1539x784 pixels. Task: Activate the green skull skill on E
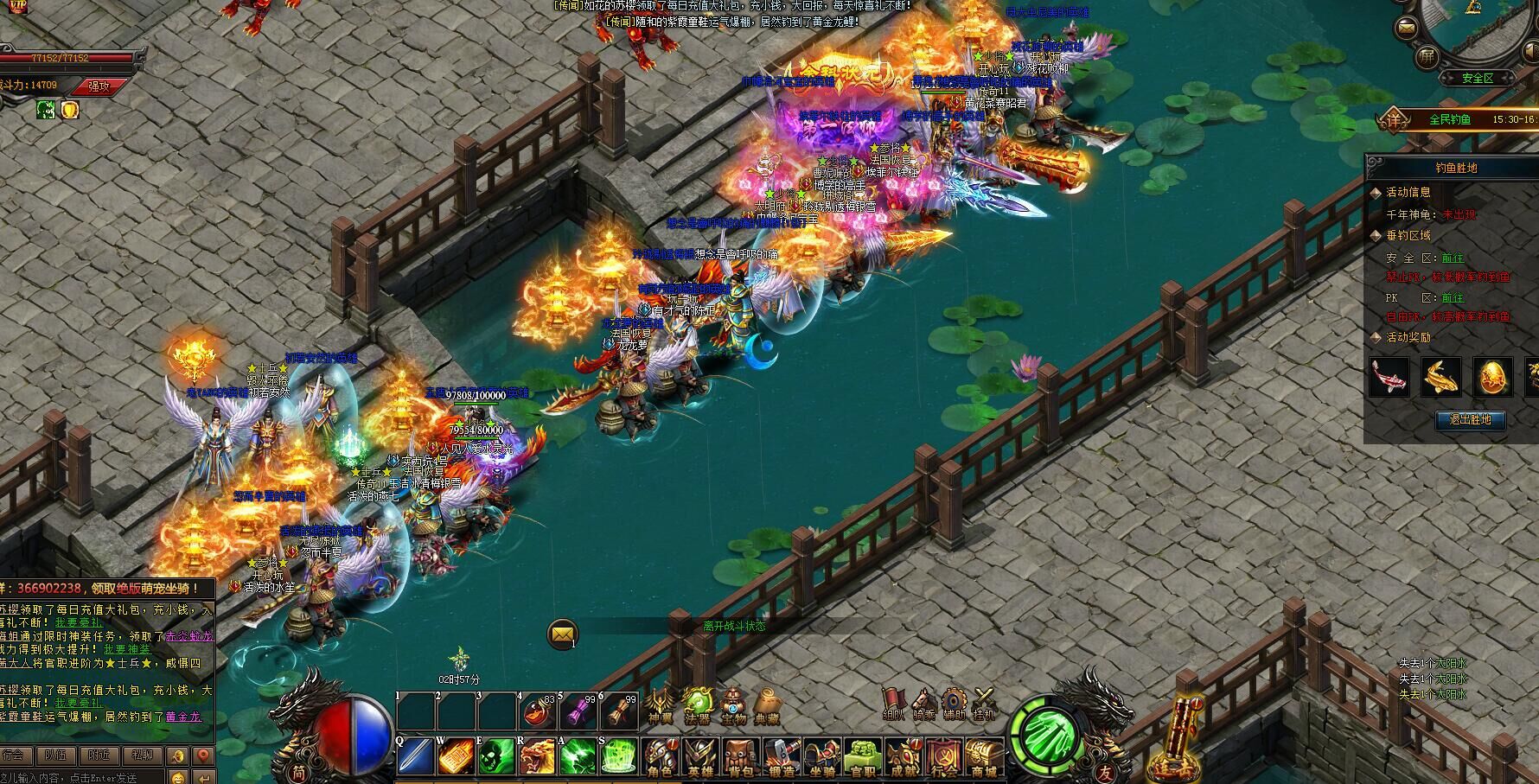[x=496, y=757]
